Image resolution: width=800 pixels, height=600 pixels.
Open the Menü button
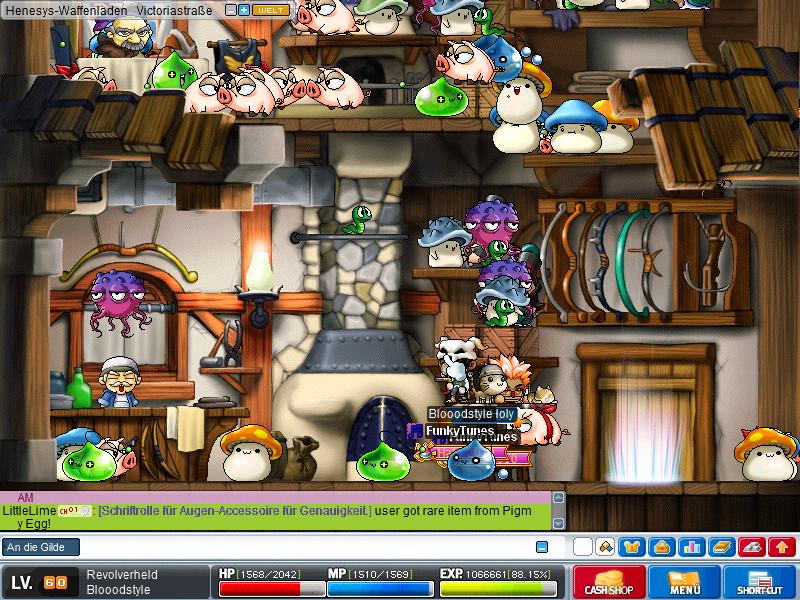[685, 583]
